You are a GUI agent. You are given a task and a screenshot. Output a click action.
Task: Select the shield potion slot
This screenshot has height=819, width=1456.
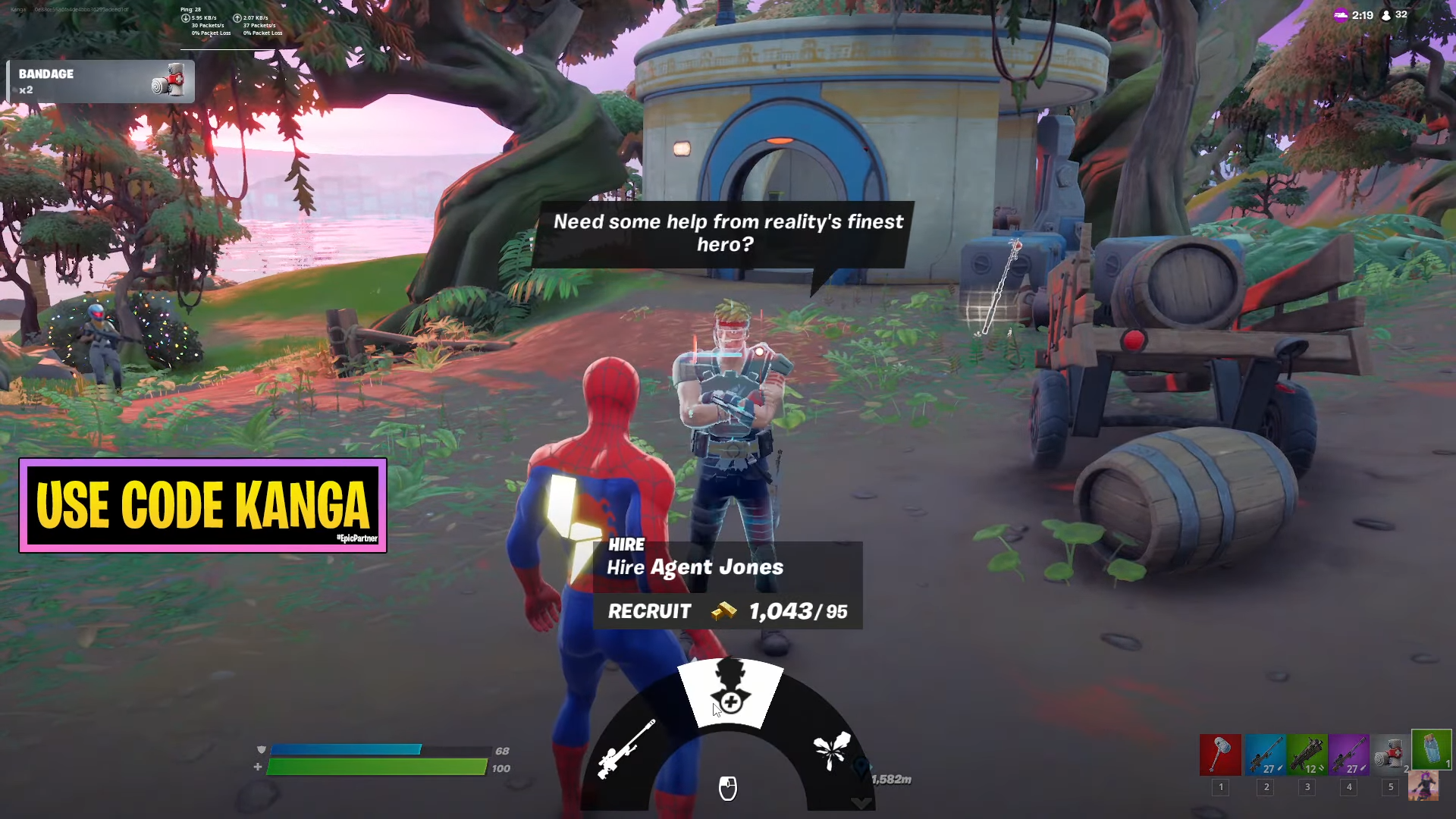coord(1431,750)
